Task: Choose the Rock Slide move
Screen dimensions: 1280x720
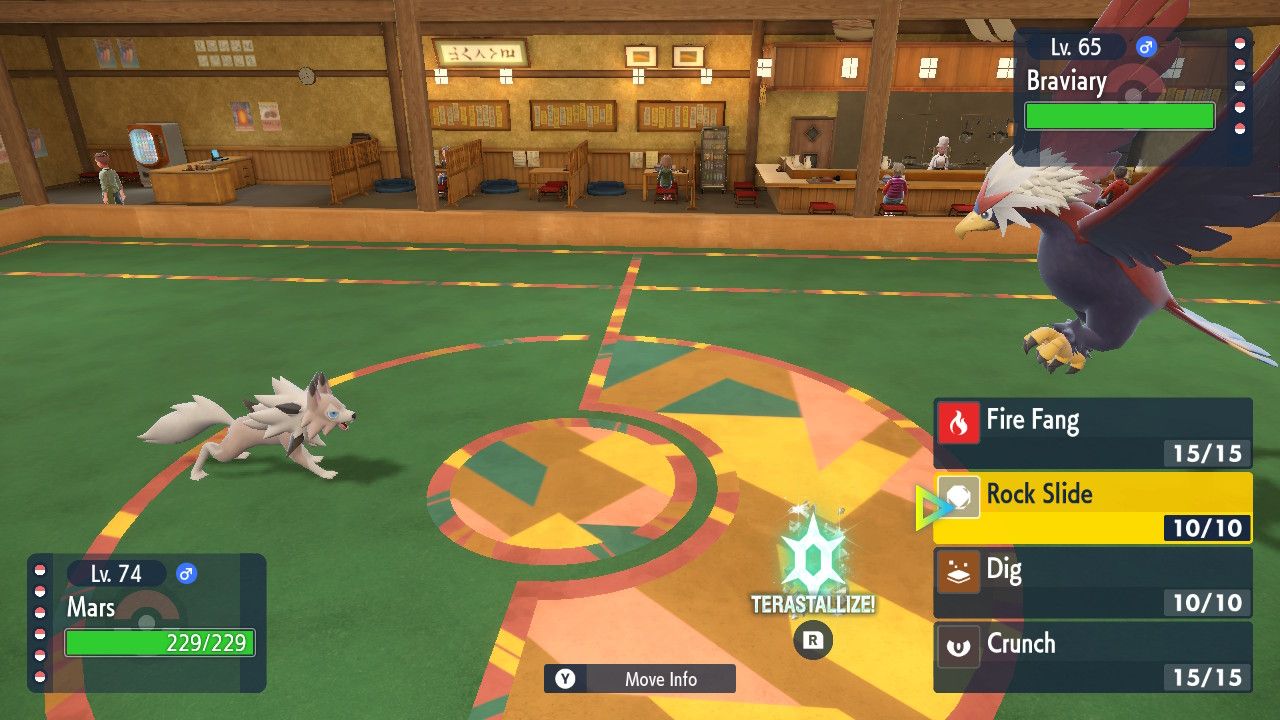Action: [1092, 507]
